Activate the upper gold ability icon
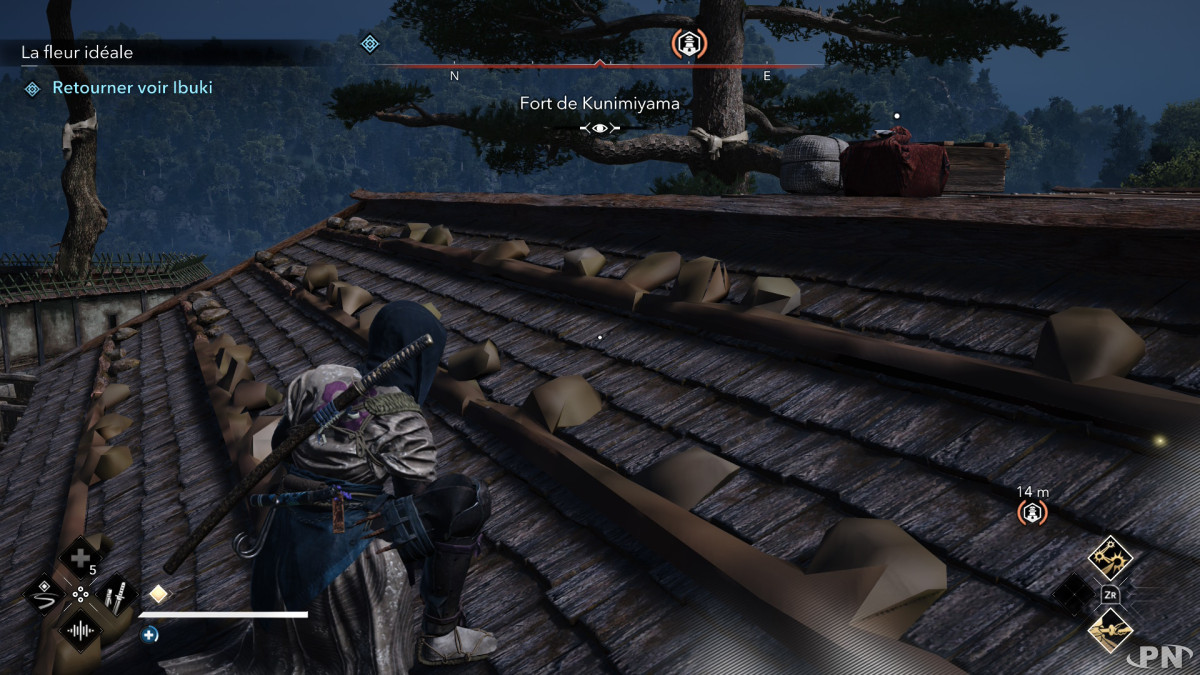The width and height of the screenshot is (1200, 675). tap(1109, 553)
